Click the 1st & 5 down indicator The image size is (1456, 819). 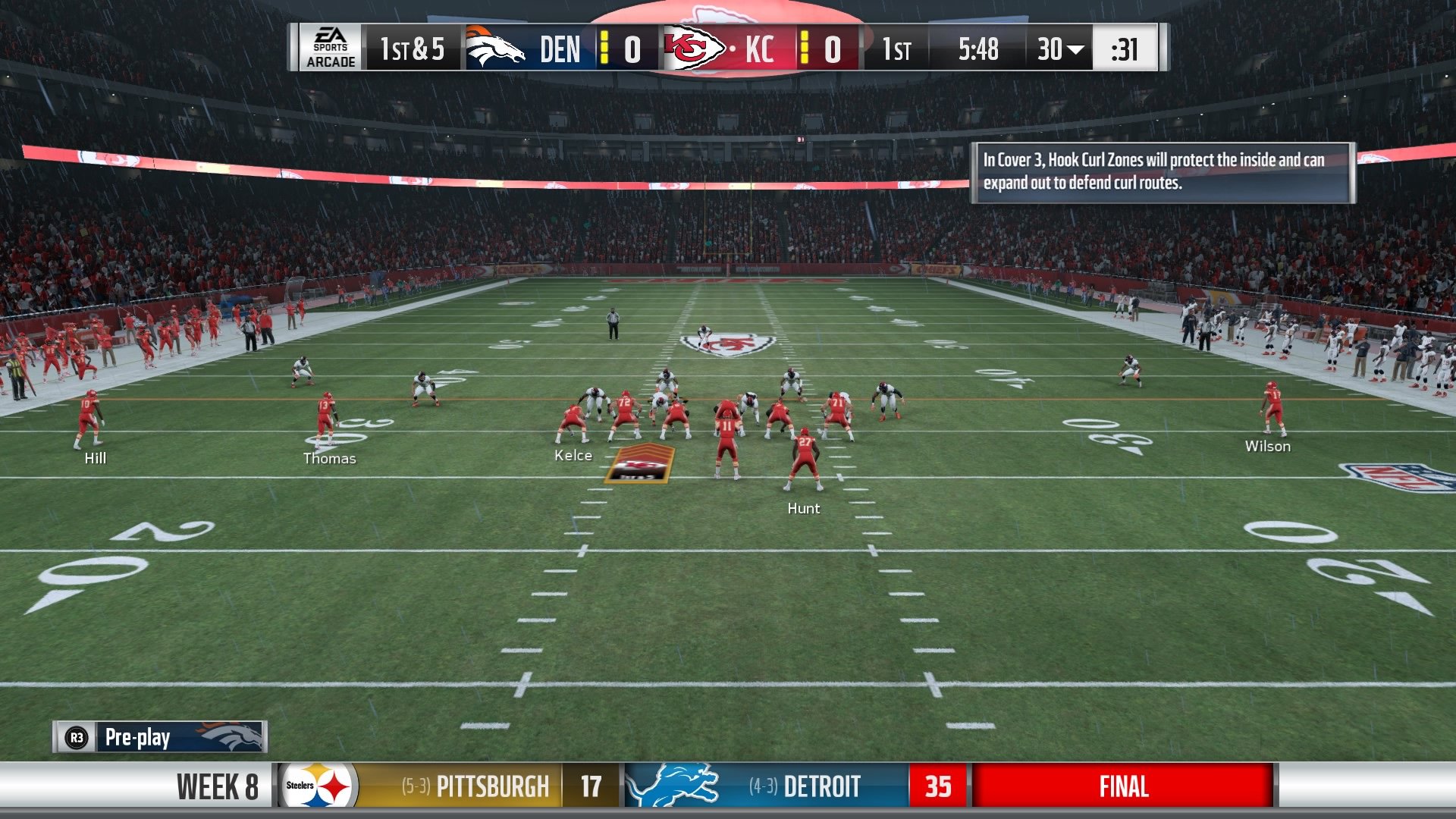pos(411,50)
